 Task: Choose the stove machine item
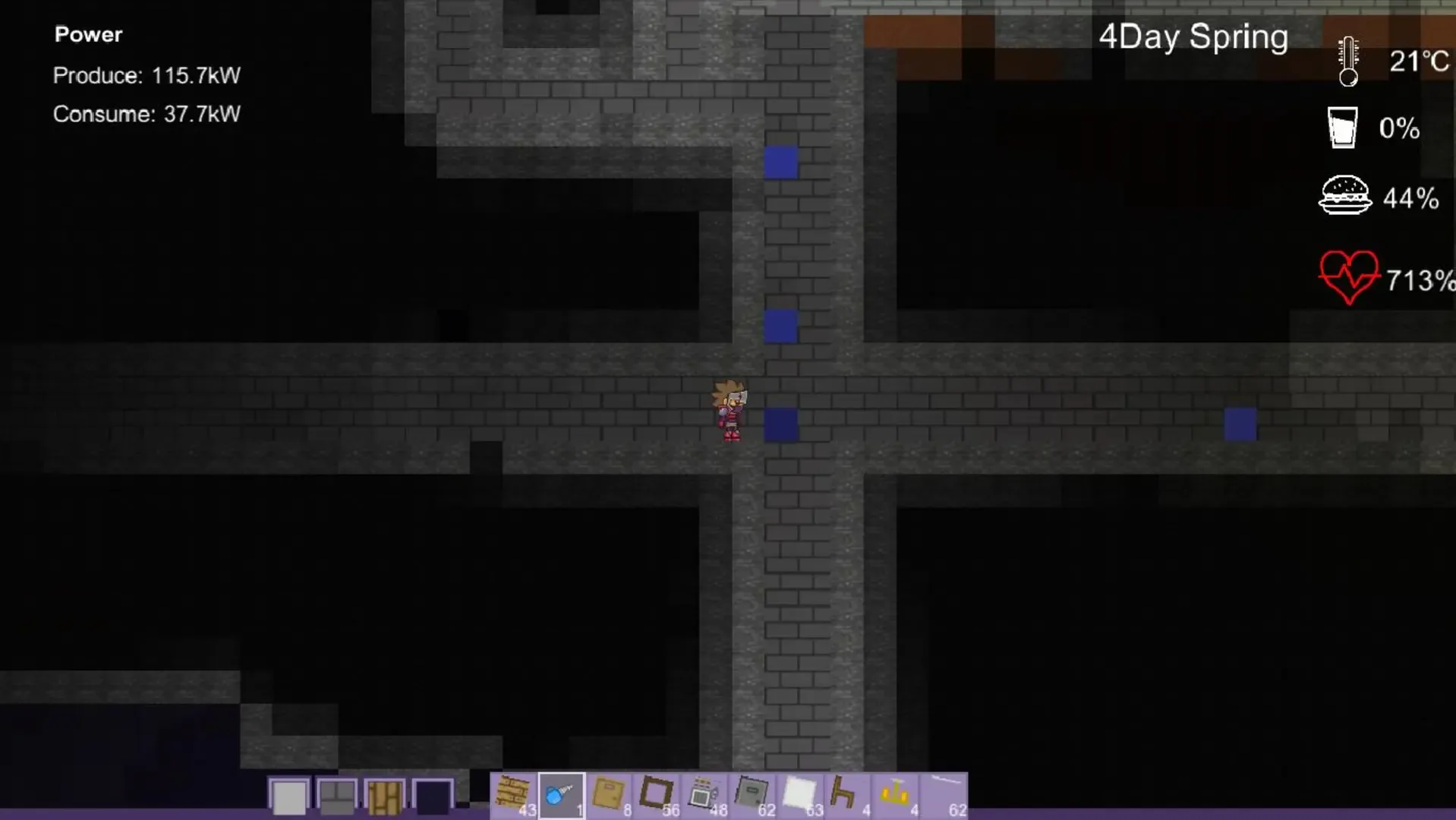point(704,793)
